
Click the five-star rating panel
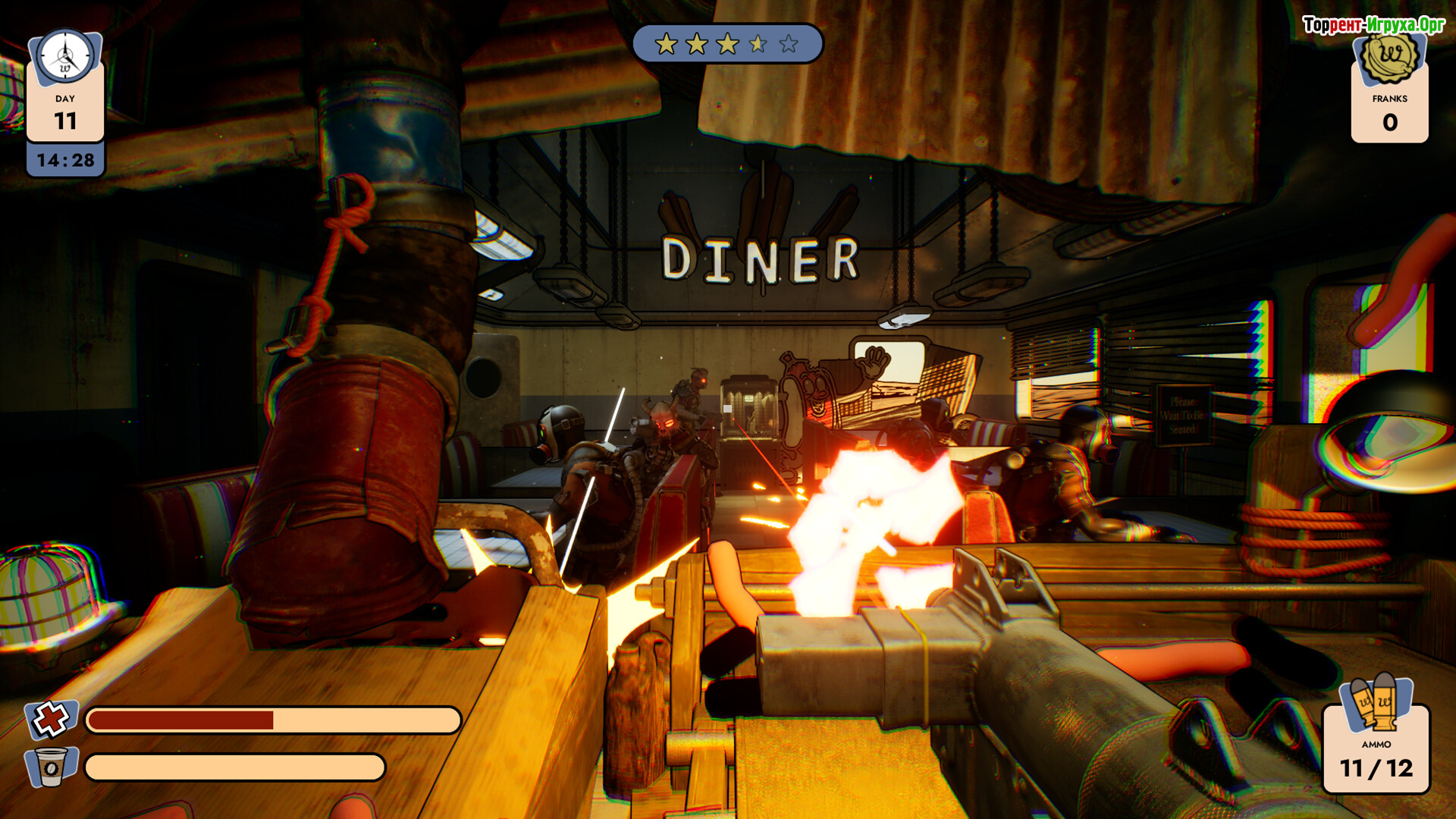pos(727,44)
